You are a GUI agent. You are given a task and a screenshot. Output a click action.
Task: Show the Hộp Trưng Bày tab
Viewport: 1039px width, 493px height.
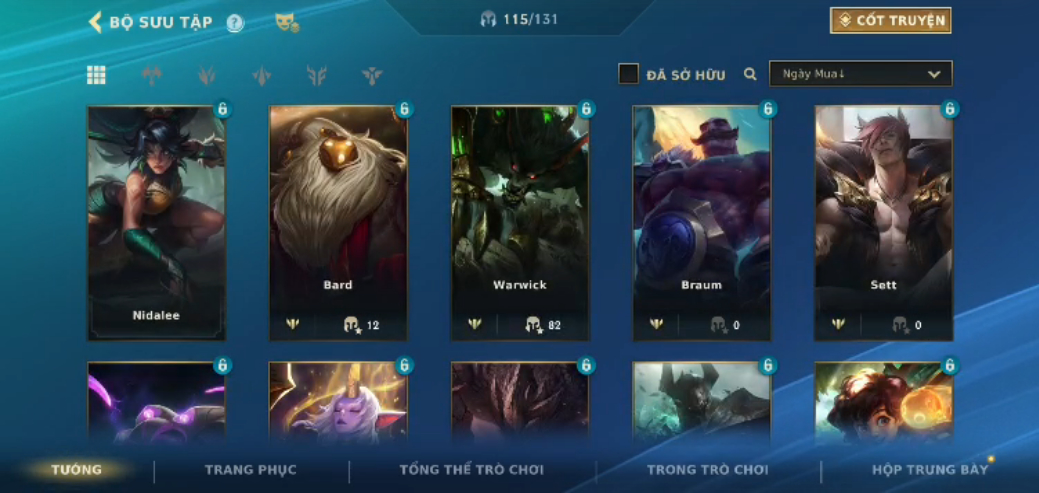click(929, 470)
